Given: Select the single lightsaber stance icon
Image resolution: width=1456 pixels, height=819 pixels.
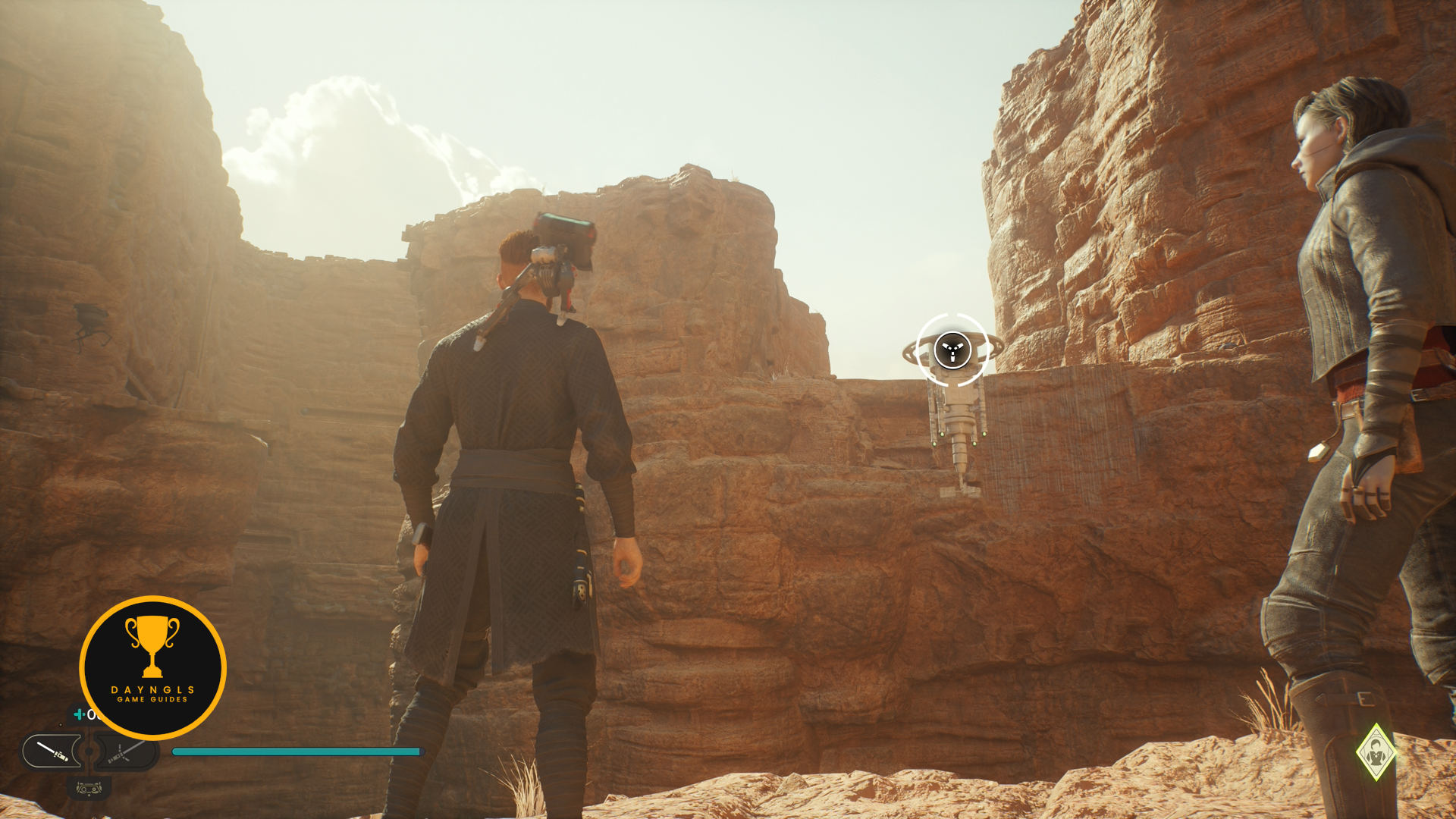Looking at the screenshot, I should [x=52, y=752].
